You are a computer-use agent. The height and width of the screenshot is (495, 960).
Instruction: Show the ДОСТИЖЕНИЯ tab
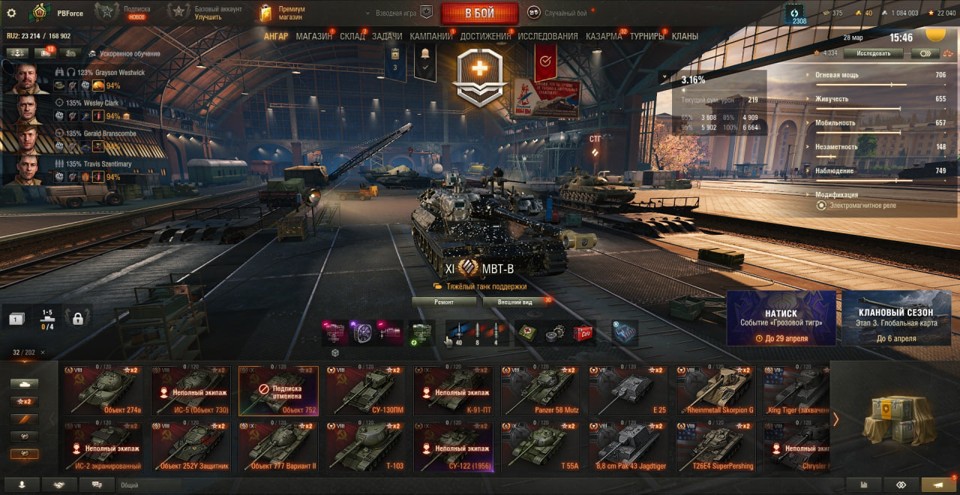(x=485, y=36)
